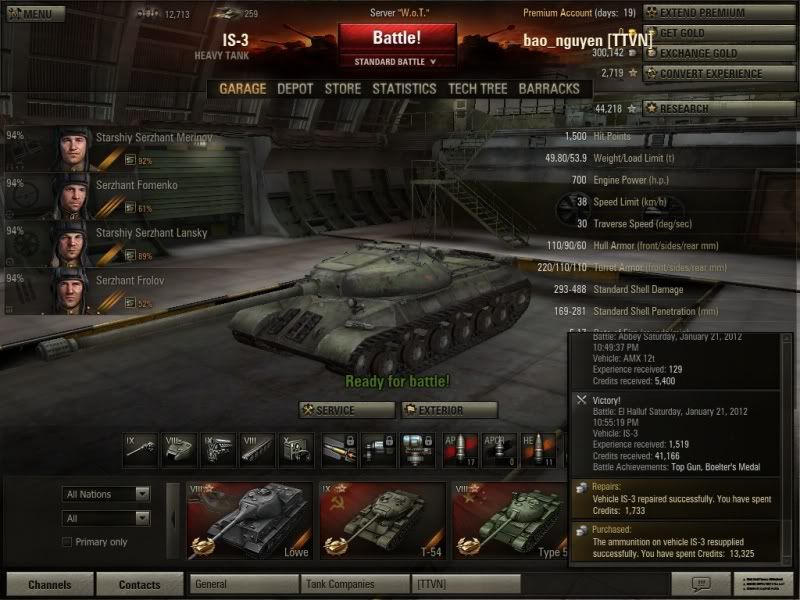Open the Menu button
The width and height of the screenshot is (800, 600).
(x=35, y=14)
